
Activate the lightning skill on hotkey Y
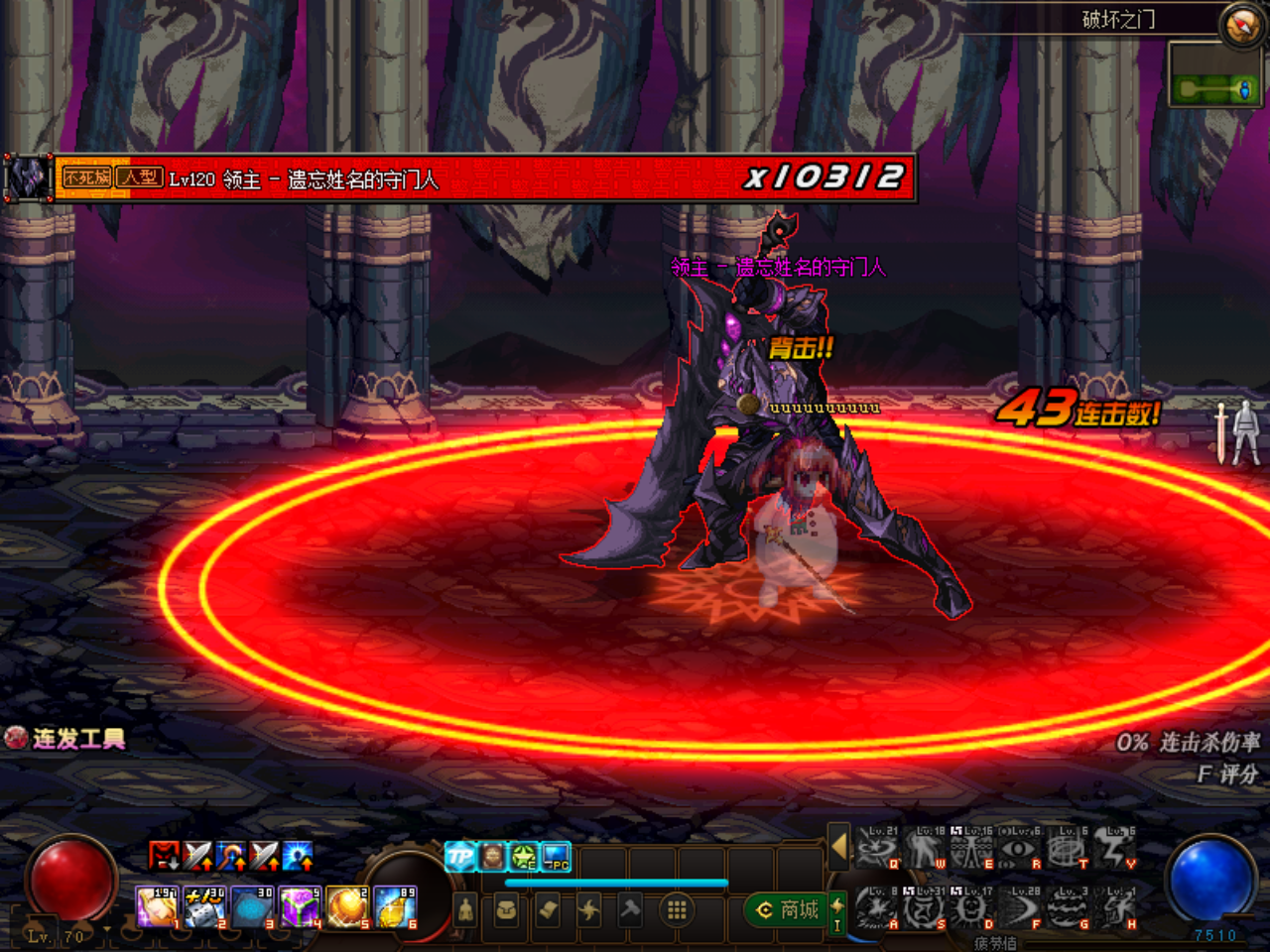pos(1116,850)
